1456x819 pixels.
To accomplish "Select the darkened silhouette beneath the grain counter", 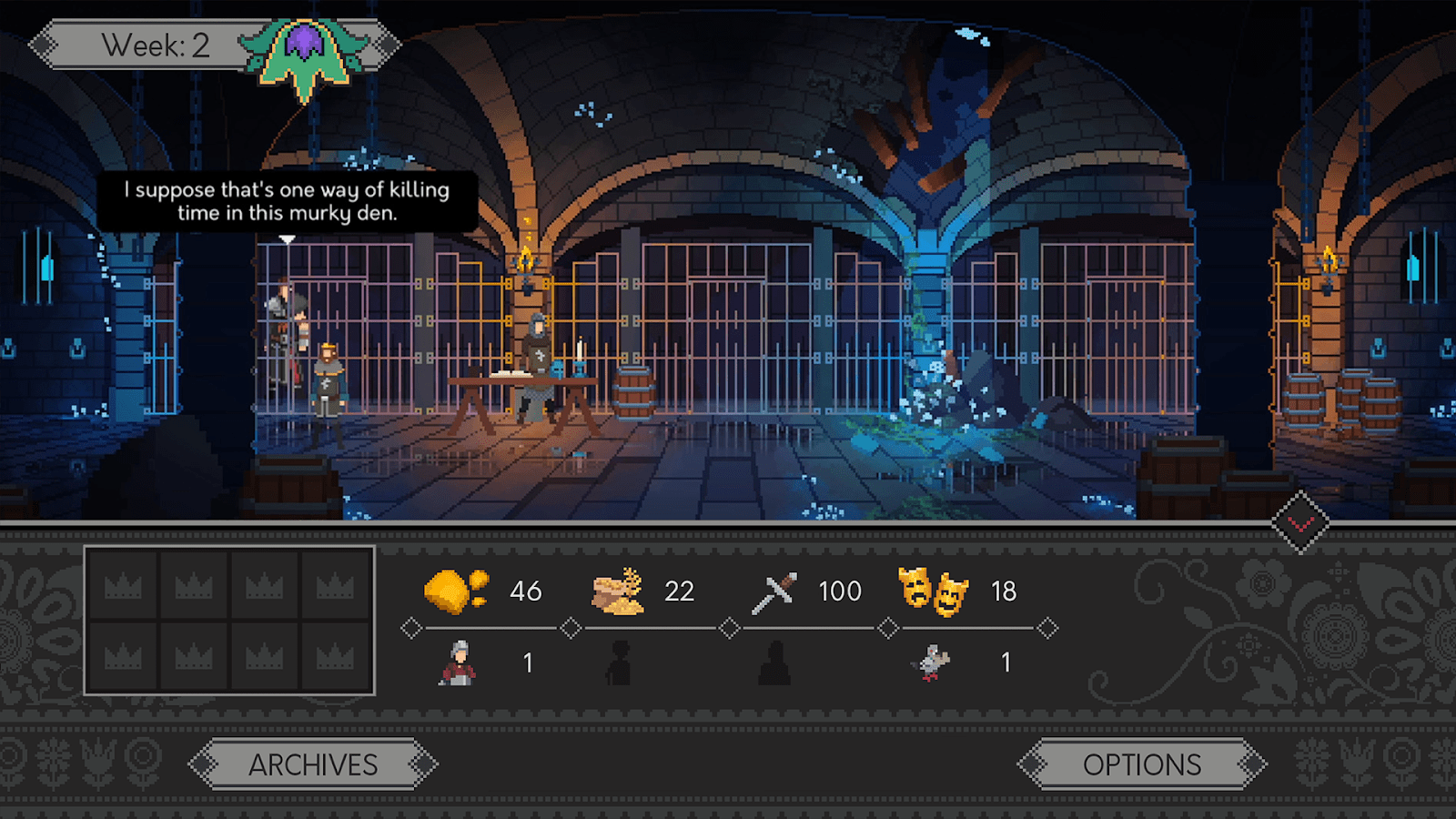I will click(619, 660).
